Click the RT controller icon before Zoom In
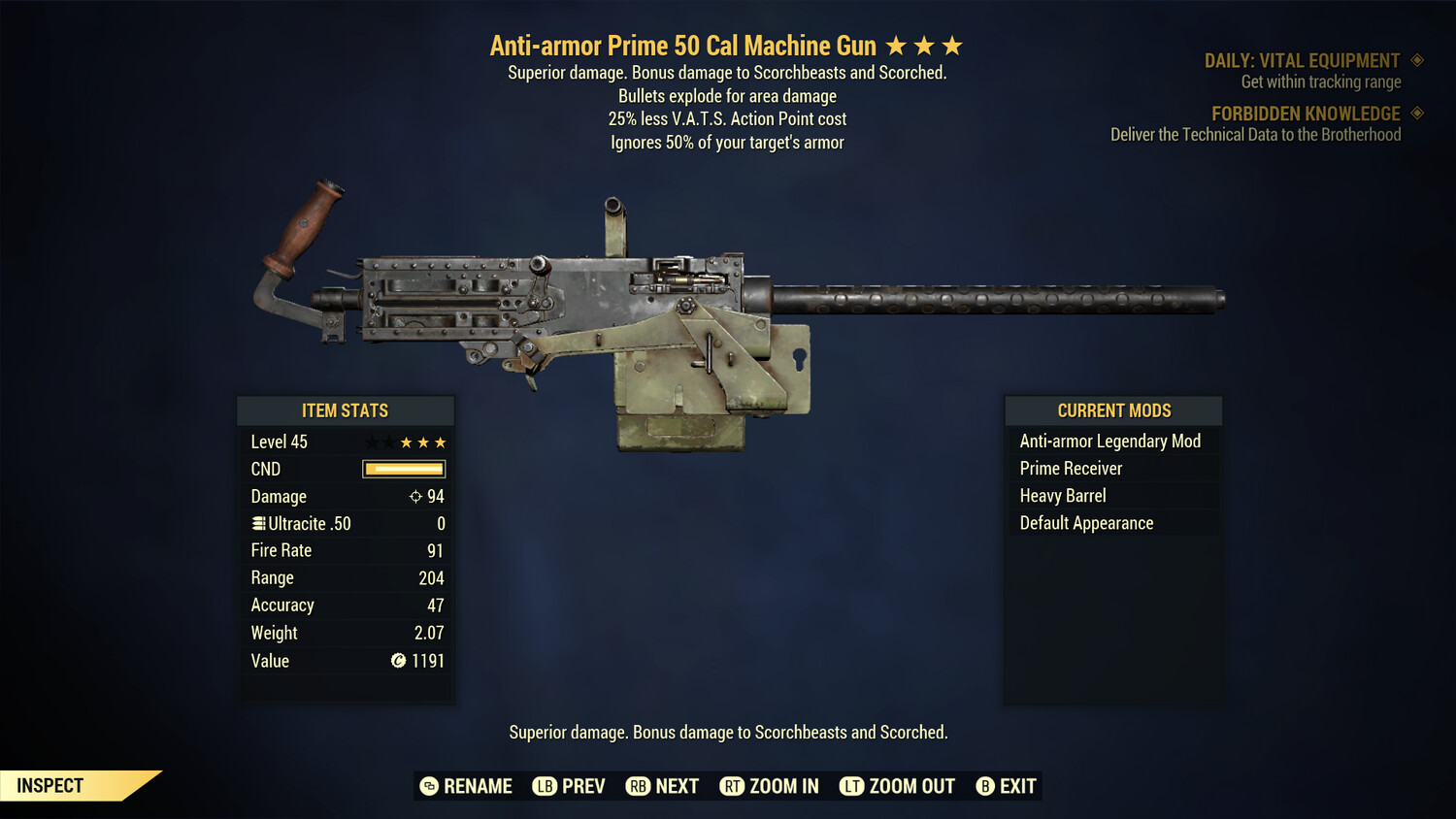The width and height of the screenshot is (1456, 819). coord(733,786)
